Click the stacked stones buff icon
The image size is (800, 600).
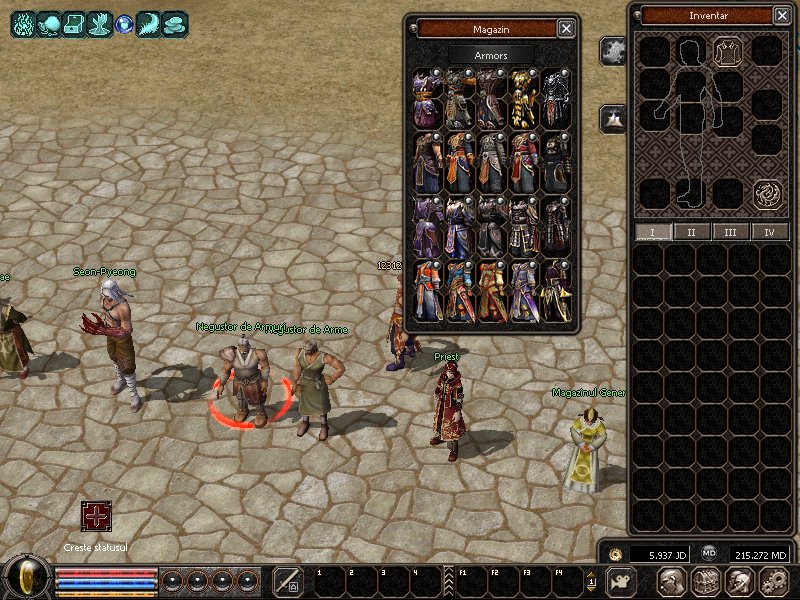click(x=175, y=24)
